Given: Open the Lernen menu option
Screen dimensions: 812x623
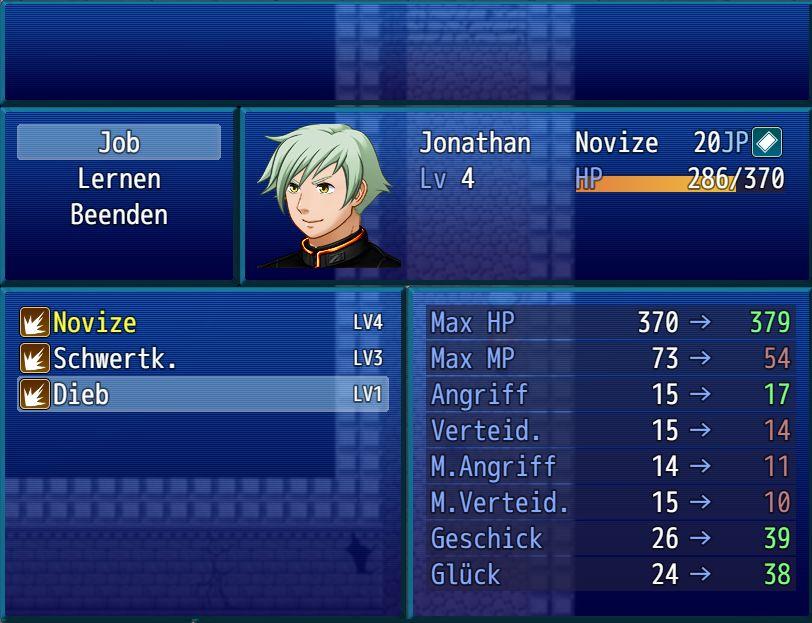Looking at the screenshot, I should coord(119,179).
